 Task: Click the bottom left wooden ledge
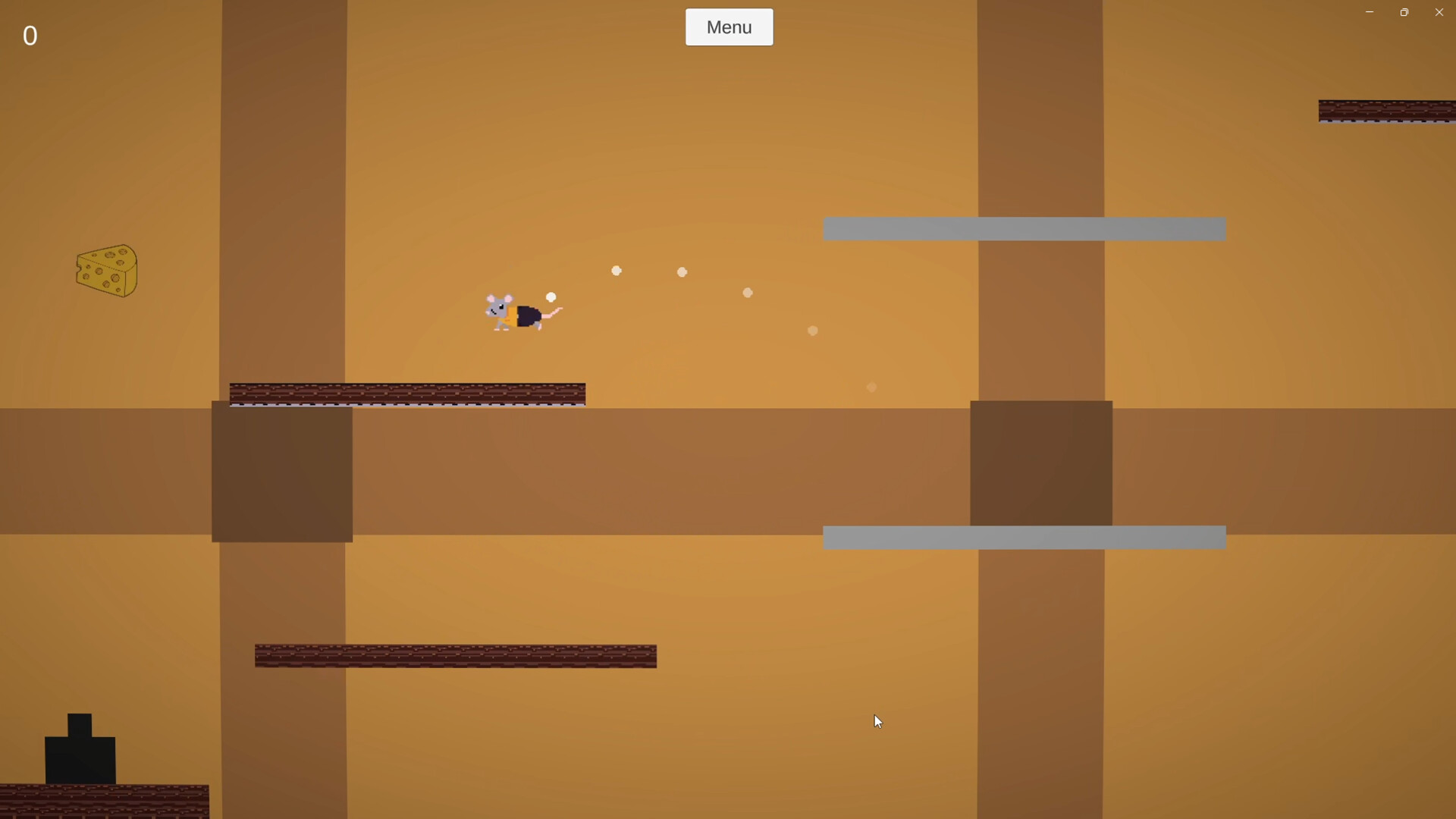tap(104, 800)
